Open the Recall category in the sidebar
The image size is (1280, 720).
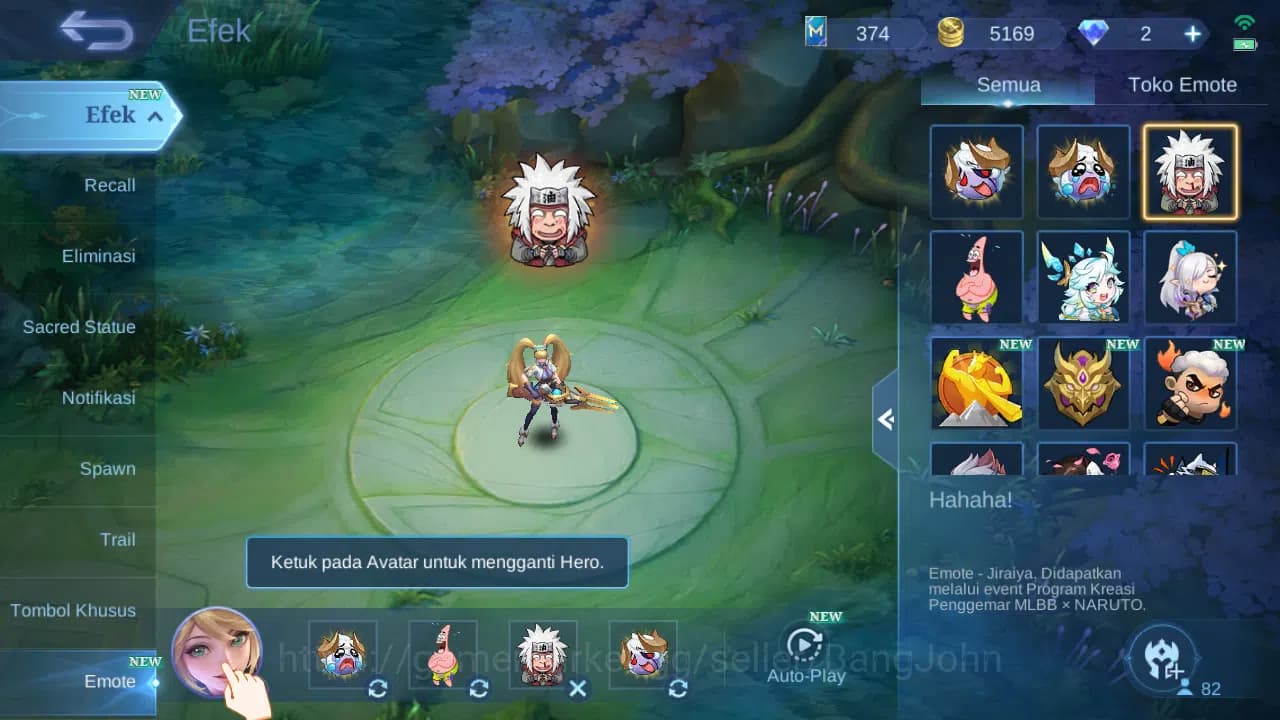point(109,185)
